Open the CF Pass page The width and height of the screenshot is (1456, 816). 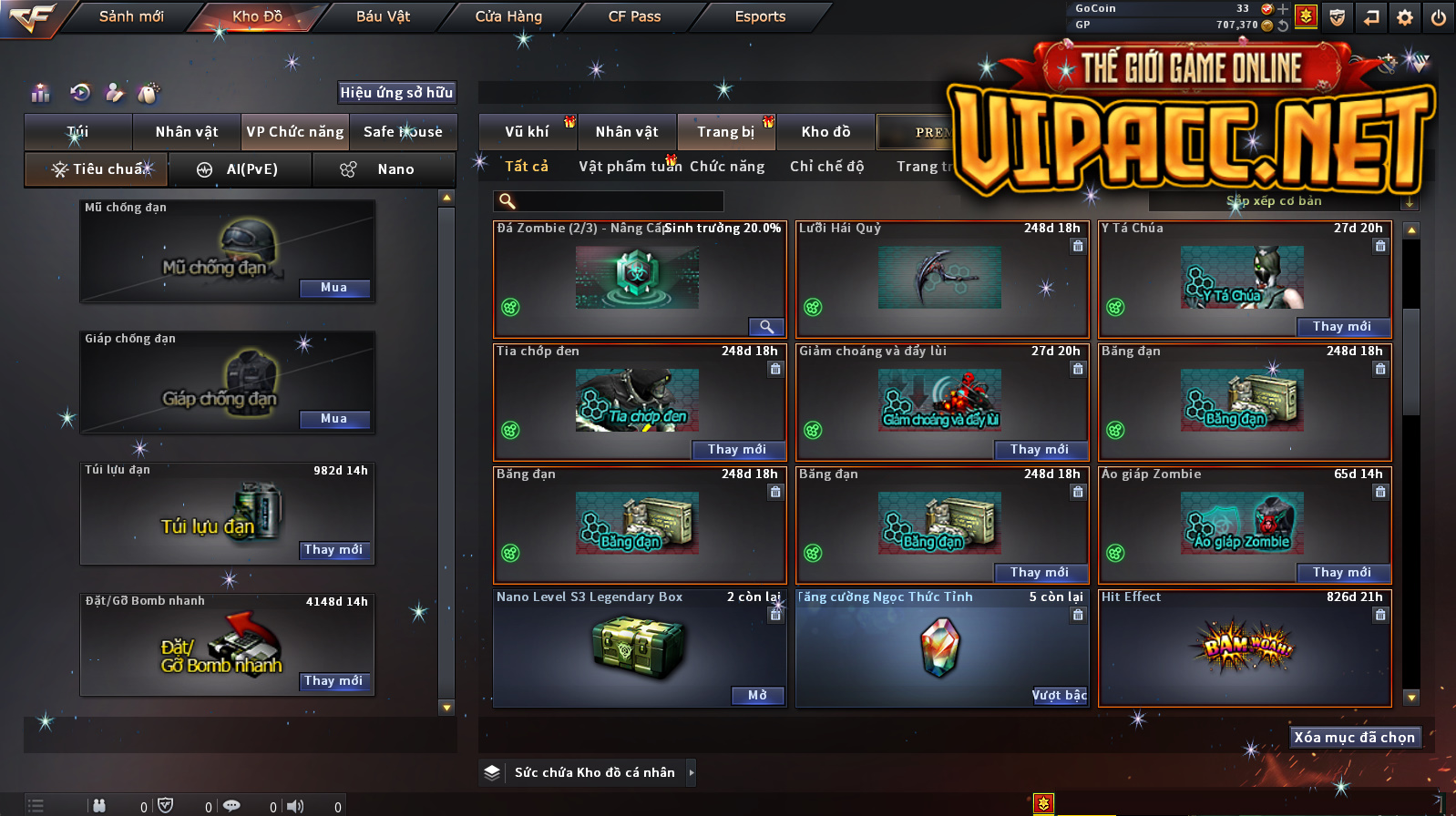pos(634,16)
